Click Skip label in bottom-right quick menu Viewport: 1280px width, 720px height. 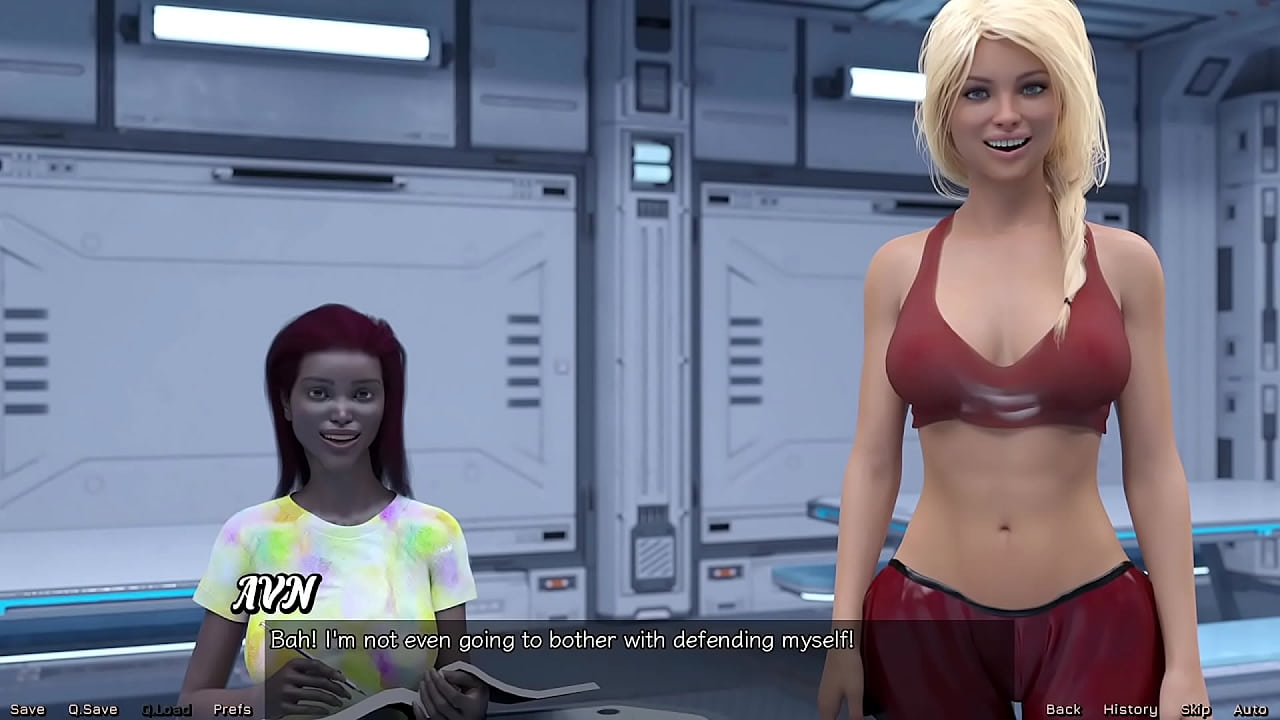coord(1194,708)
